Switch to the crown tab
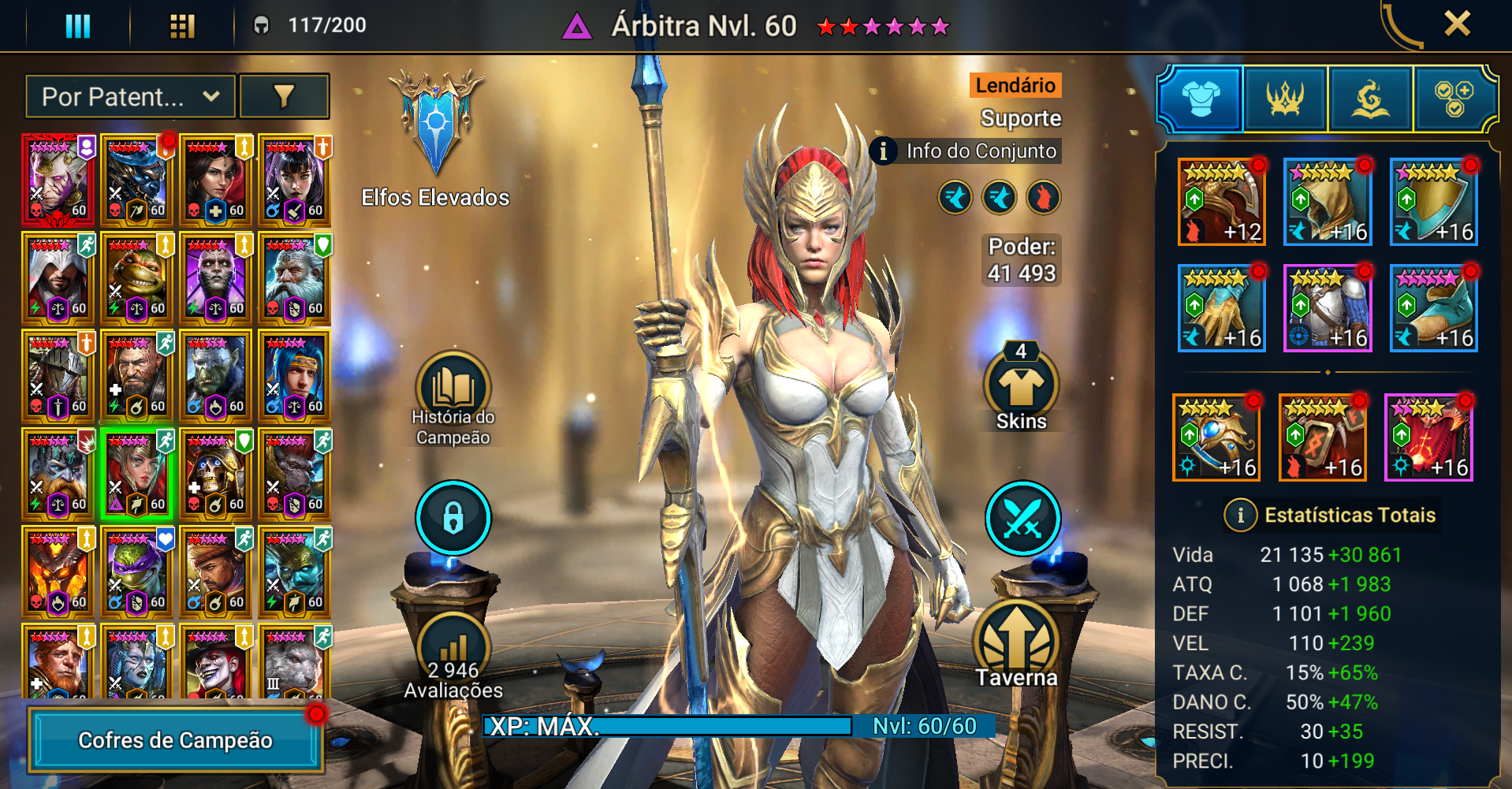Viewport: 1512px width, 789px height. 1285,99
